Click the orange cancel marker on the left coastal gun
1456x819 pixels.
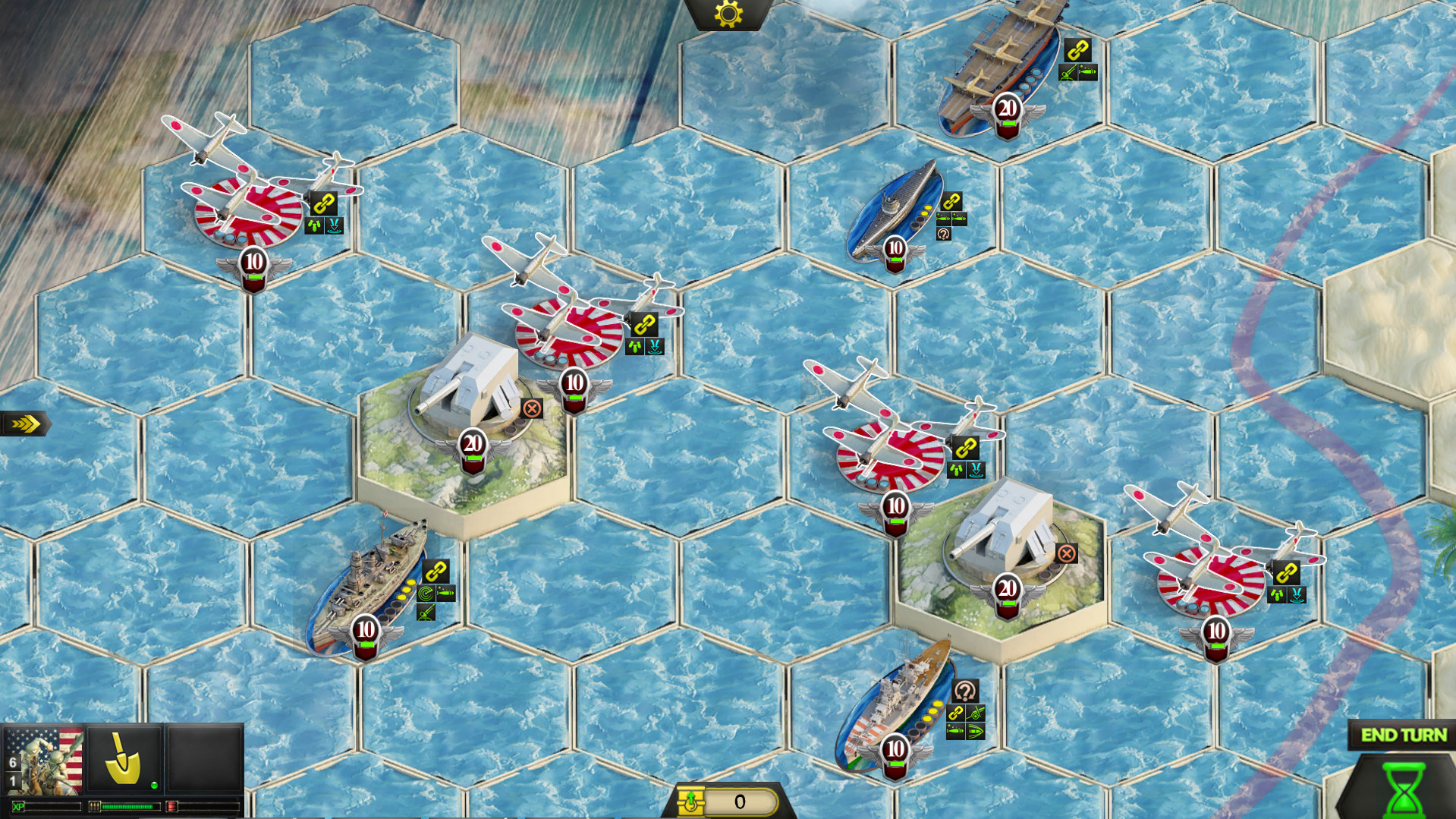click(x=533, y=408)
